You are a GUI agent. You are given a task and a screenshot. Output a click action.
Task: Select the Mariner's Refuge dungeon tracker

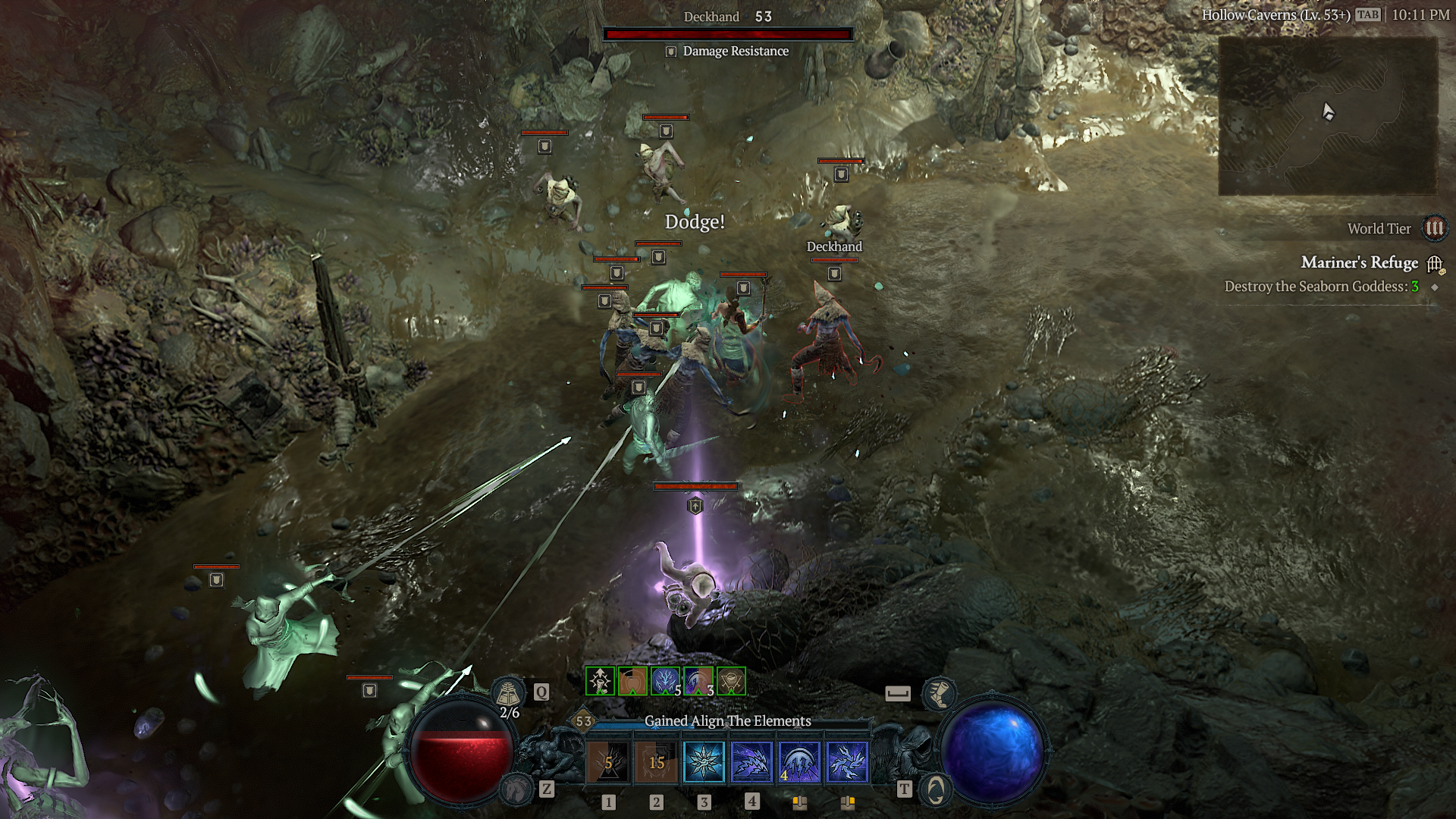tap(1359, 262)
